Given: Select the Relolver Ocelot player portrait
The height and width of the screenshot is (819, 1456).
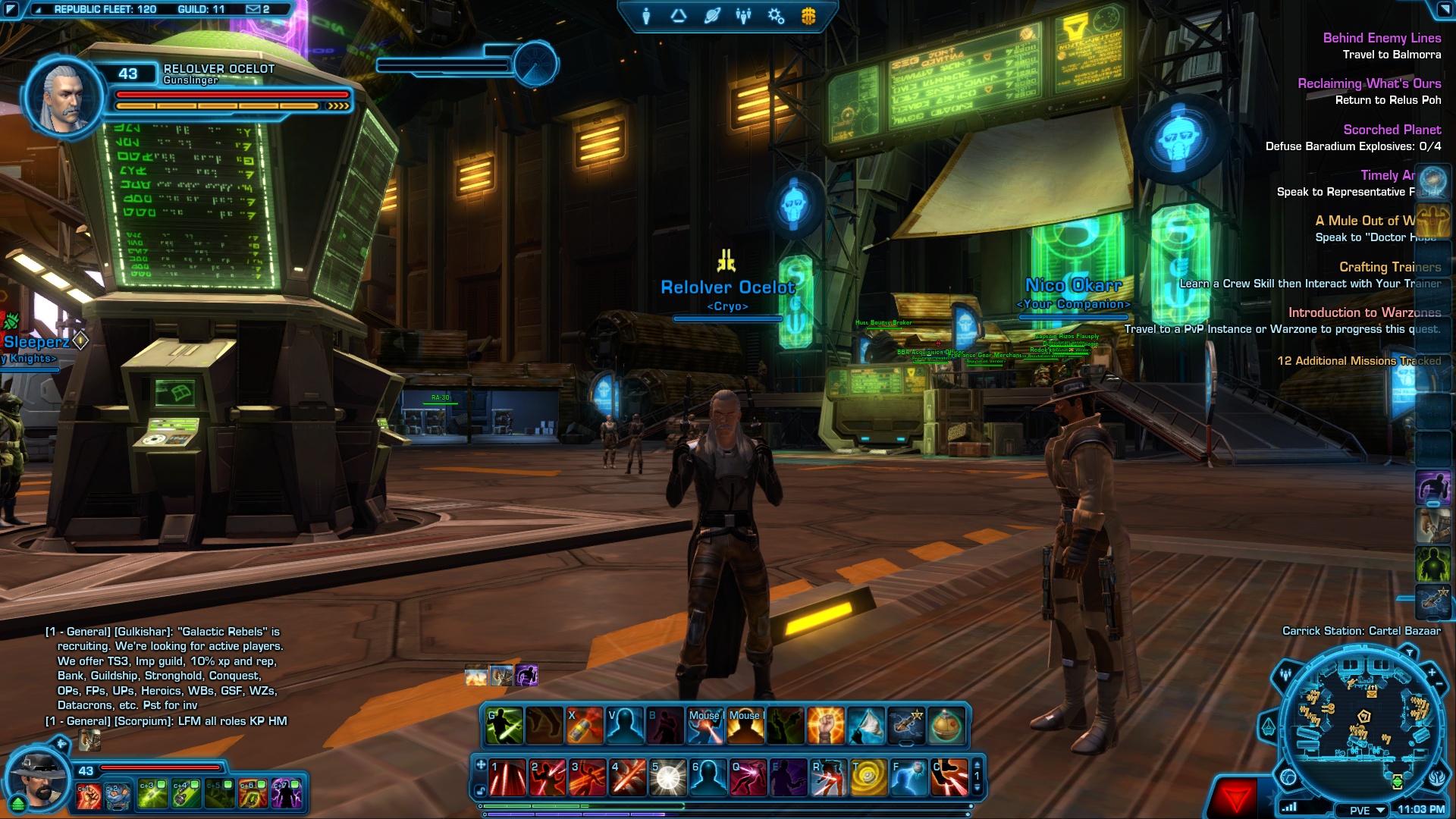Looking at the screenshot, I should pos(64,99).
